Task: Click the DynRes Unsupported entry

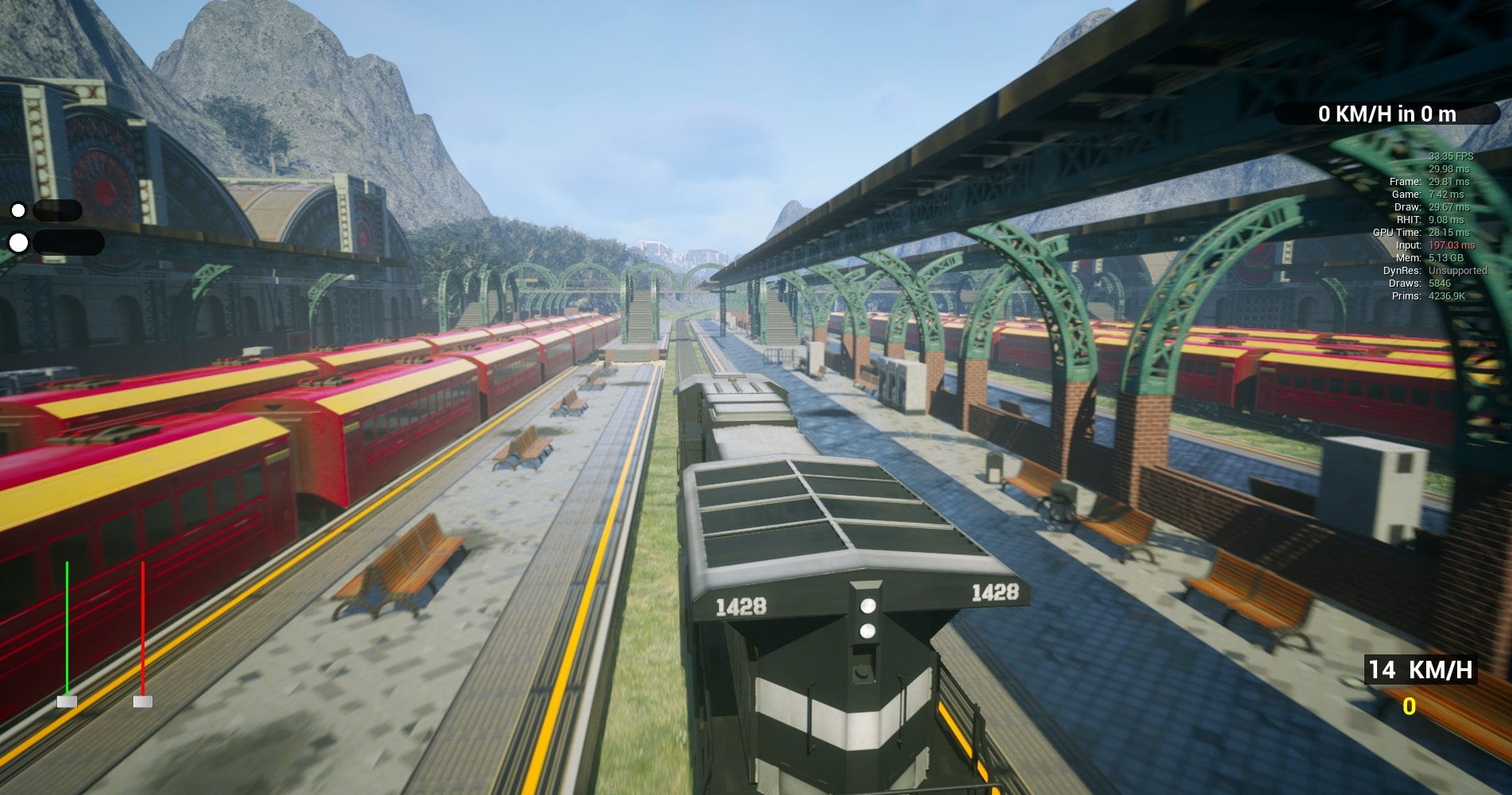Action: [1437, 270]
